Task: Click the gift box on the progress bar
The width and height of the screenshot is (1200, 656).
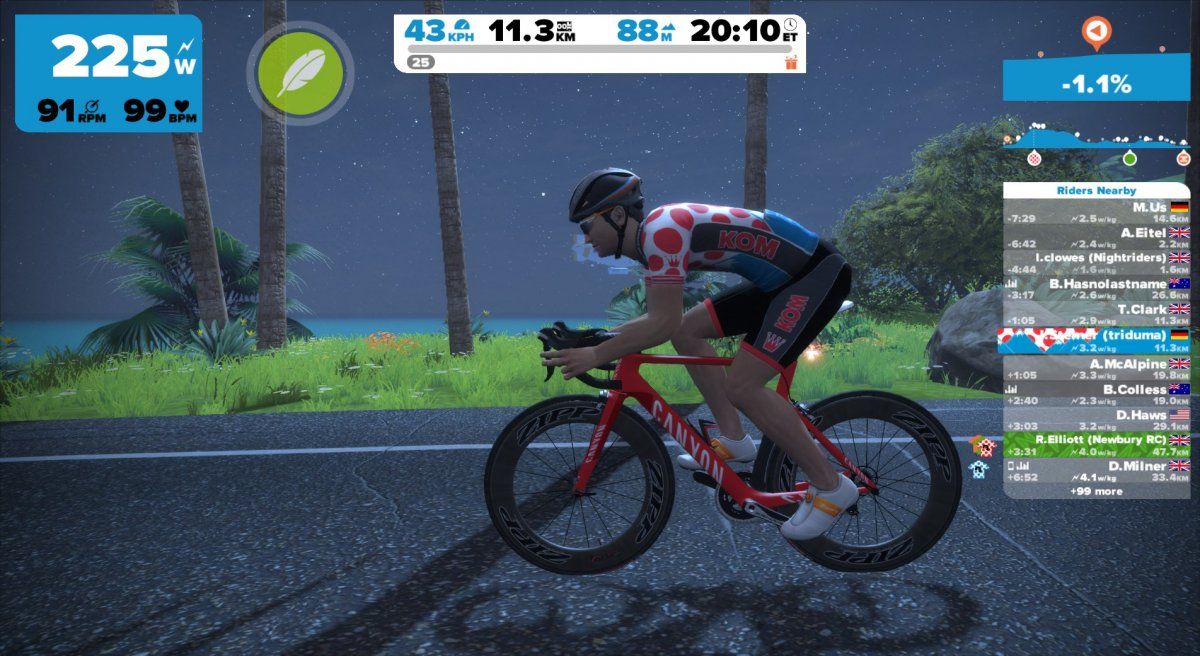Action: pos(791,62)
